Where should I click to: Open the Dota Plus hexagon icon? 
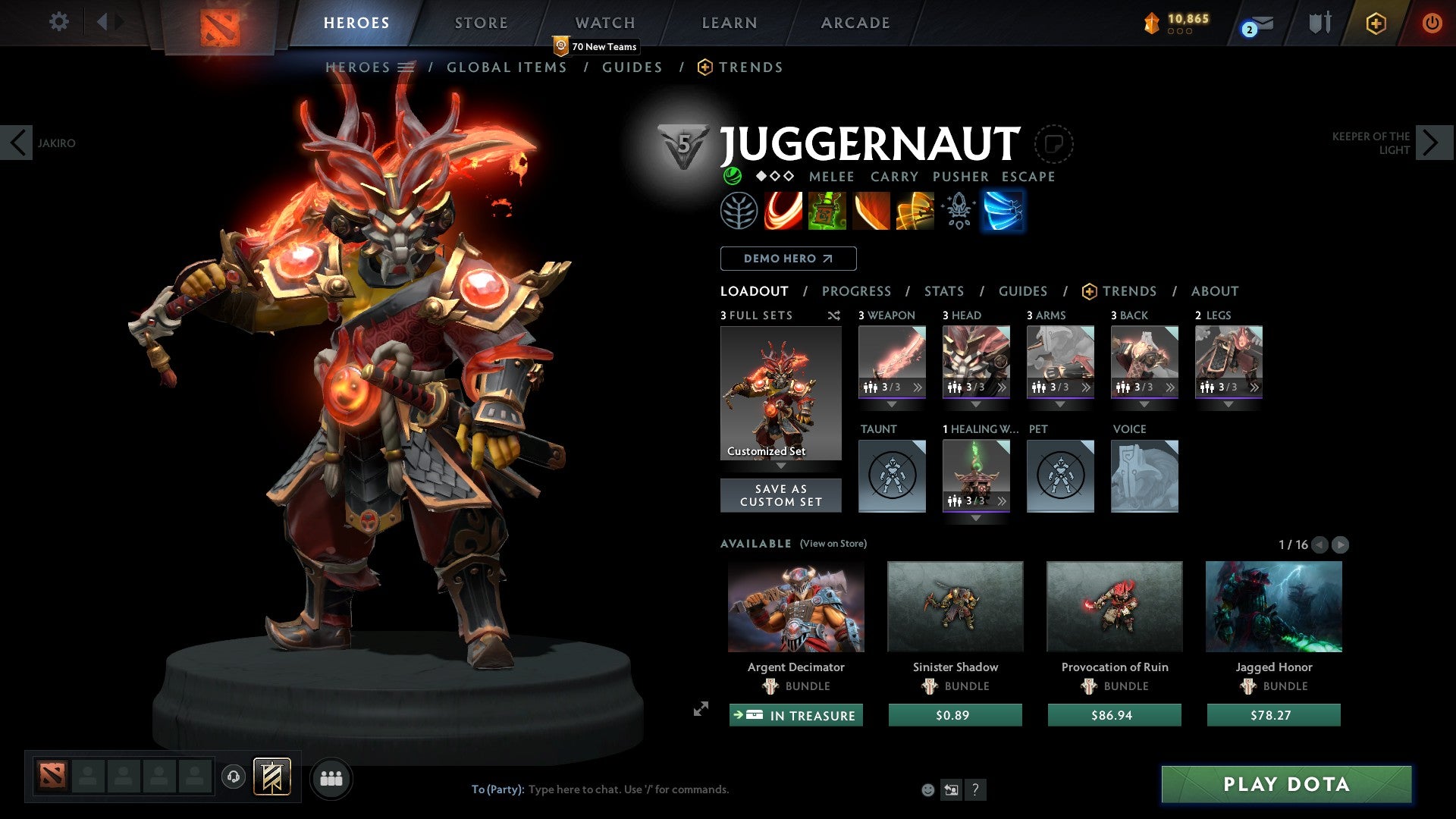[1376, 23]
